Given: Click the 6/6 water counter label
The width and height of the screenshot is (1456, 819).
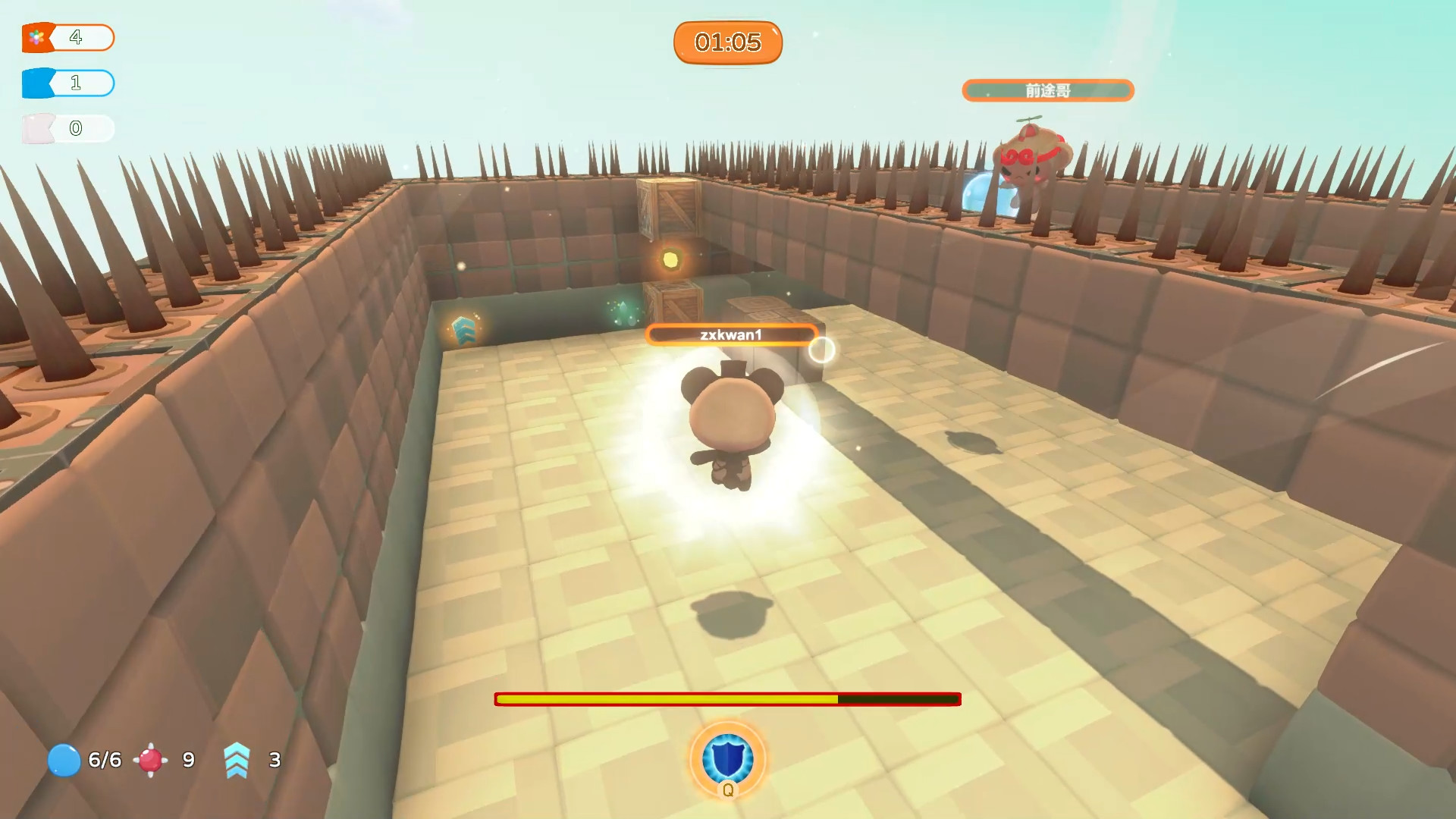Looking at the screenshot, I should point(104,760).
